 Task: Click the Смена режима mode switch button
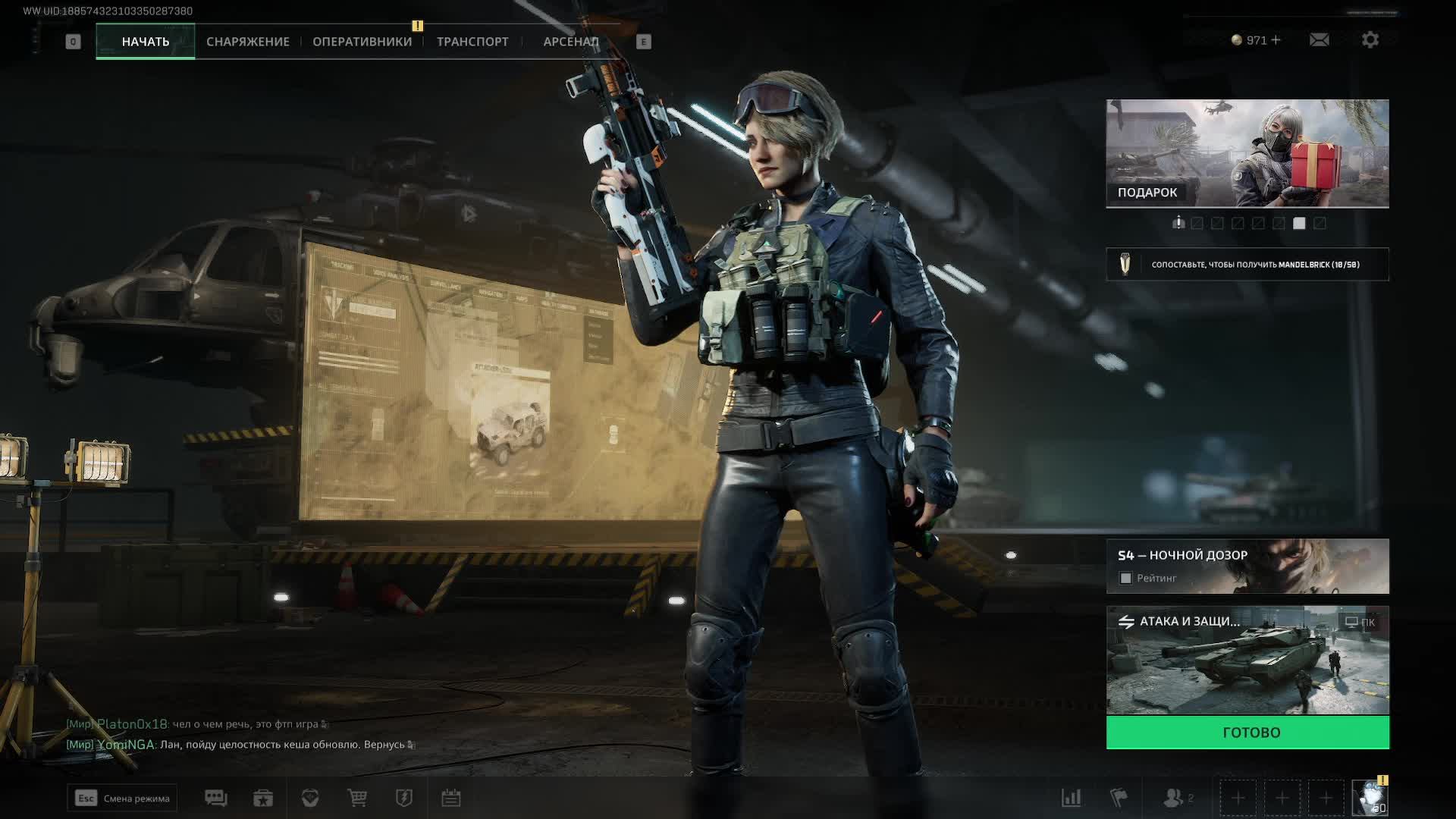(123, 799)
